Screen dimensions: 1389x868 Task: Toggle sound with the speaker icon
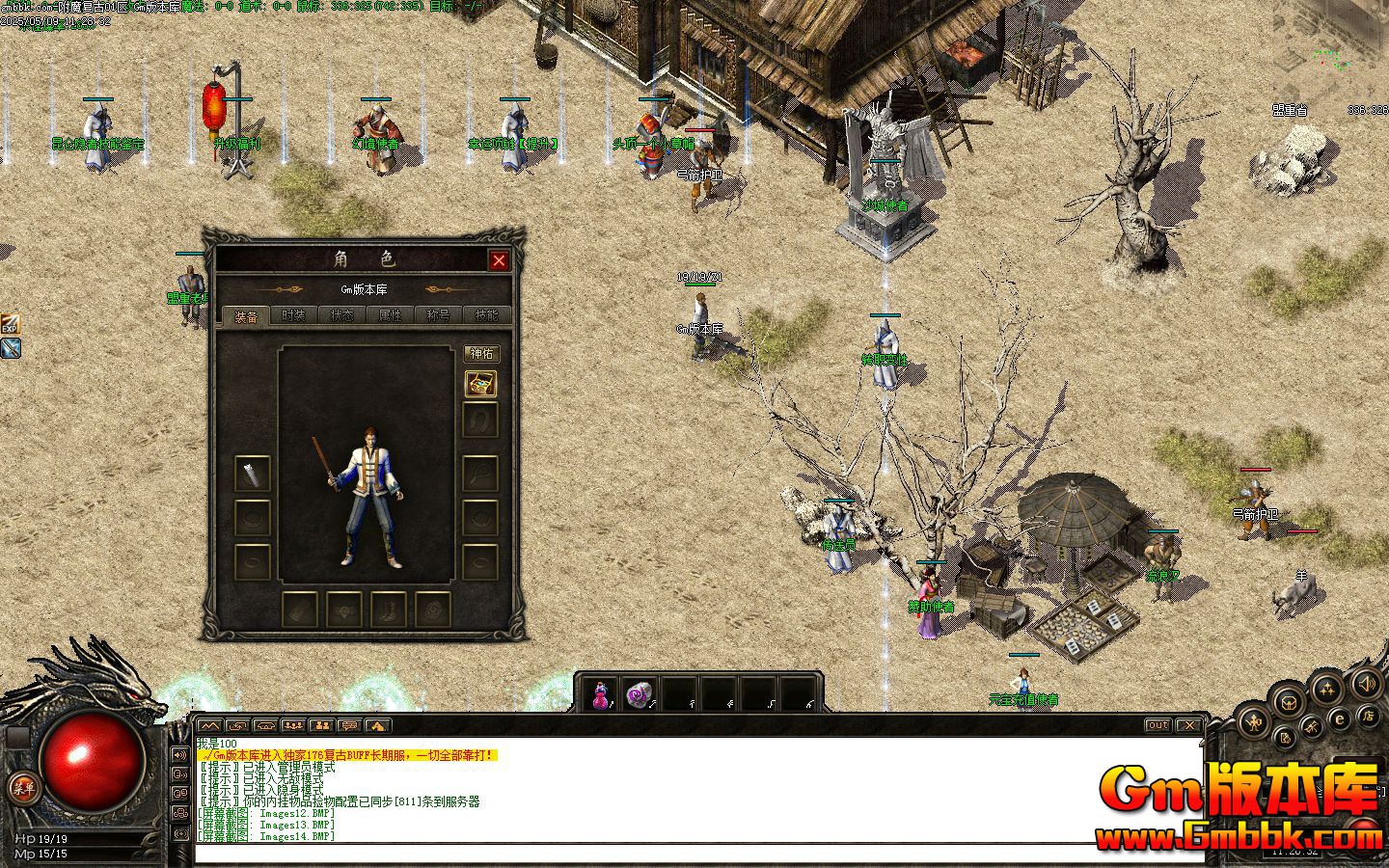tap(1367, 685)
